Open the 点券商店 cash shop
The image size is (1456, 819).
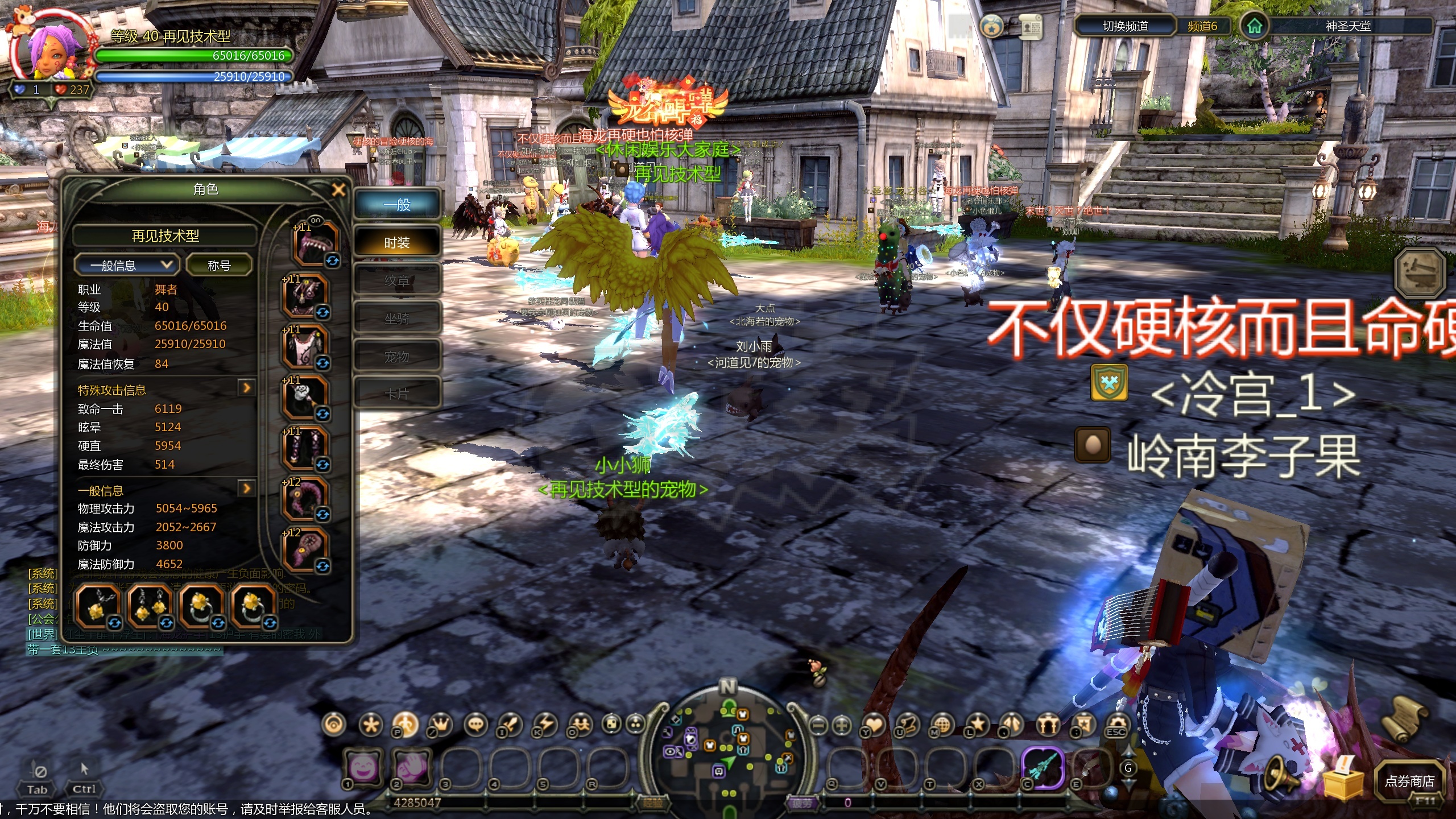pyautogui.click(x=1409, y=781)
